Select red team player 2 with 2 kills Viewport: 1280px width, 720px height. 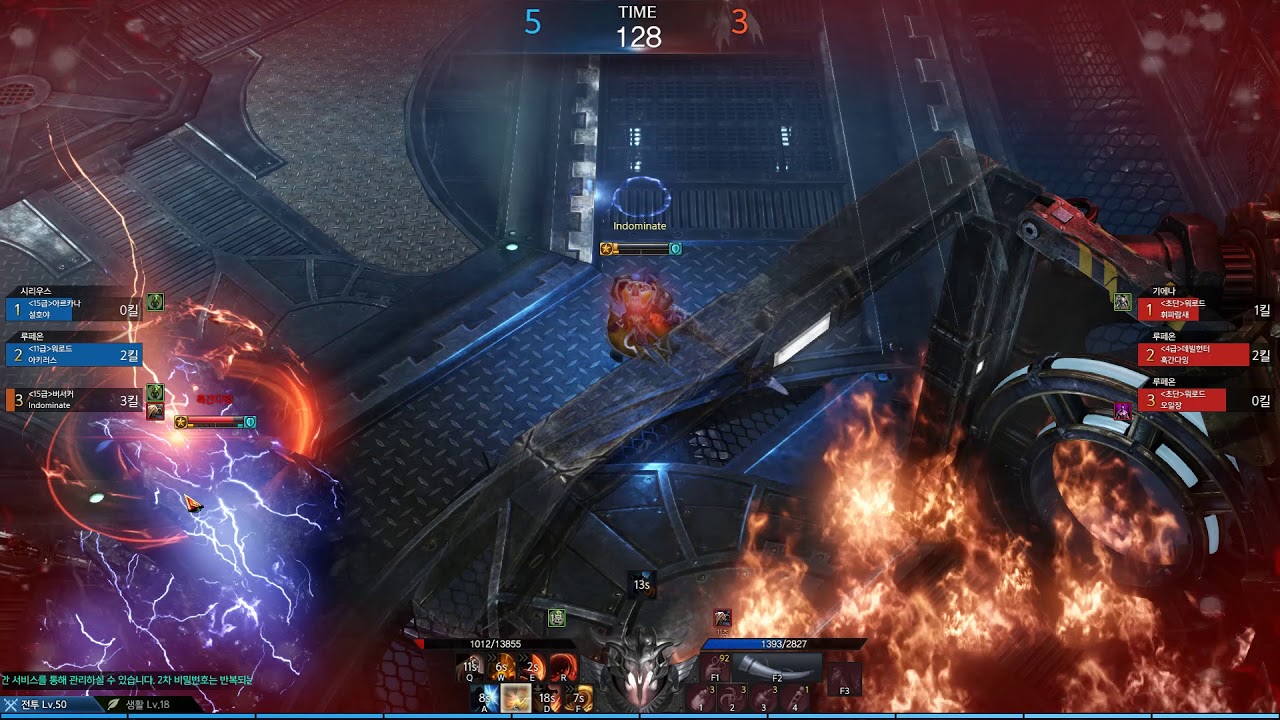pos(1193,354)
